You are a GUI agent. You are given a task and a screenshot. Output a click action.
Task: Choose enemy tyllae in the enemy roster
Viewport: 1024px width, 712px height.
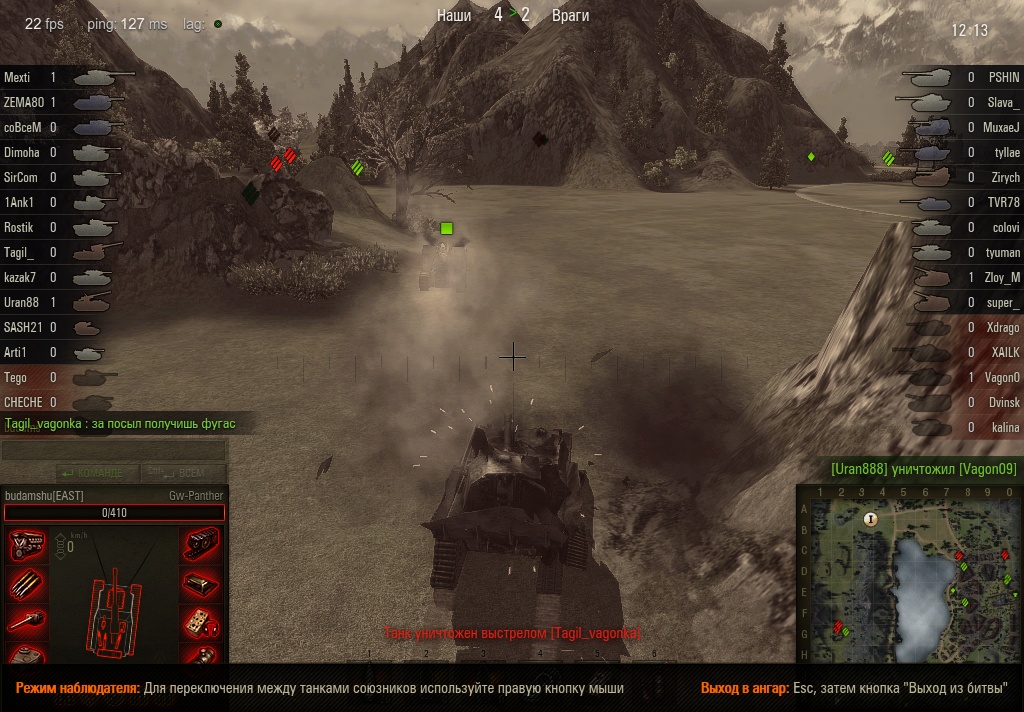point(1003,152)
